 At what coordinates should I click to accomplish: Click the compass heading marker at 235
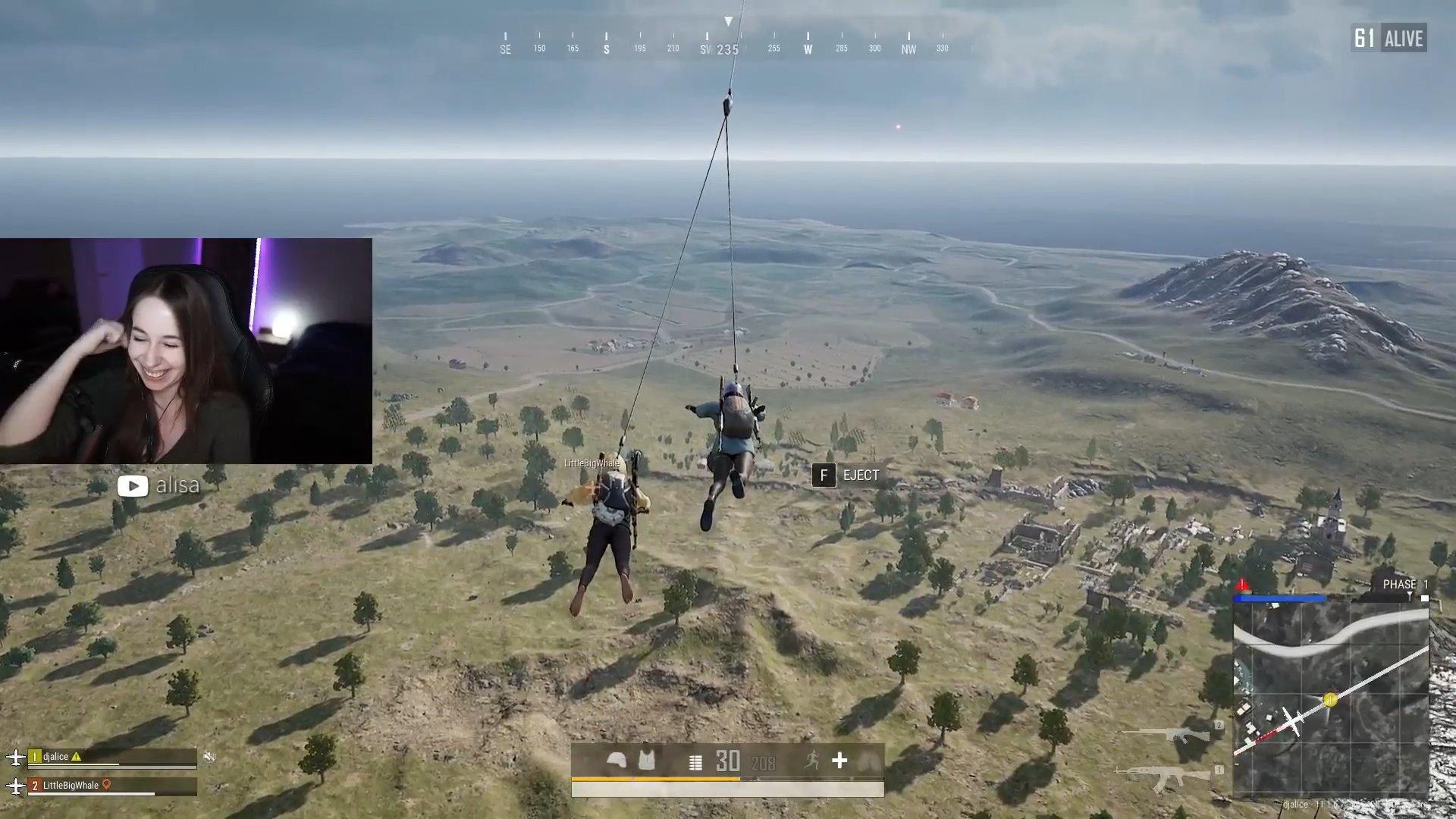726,49
